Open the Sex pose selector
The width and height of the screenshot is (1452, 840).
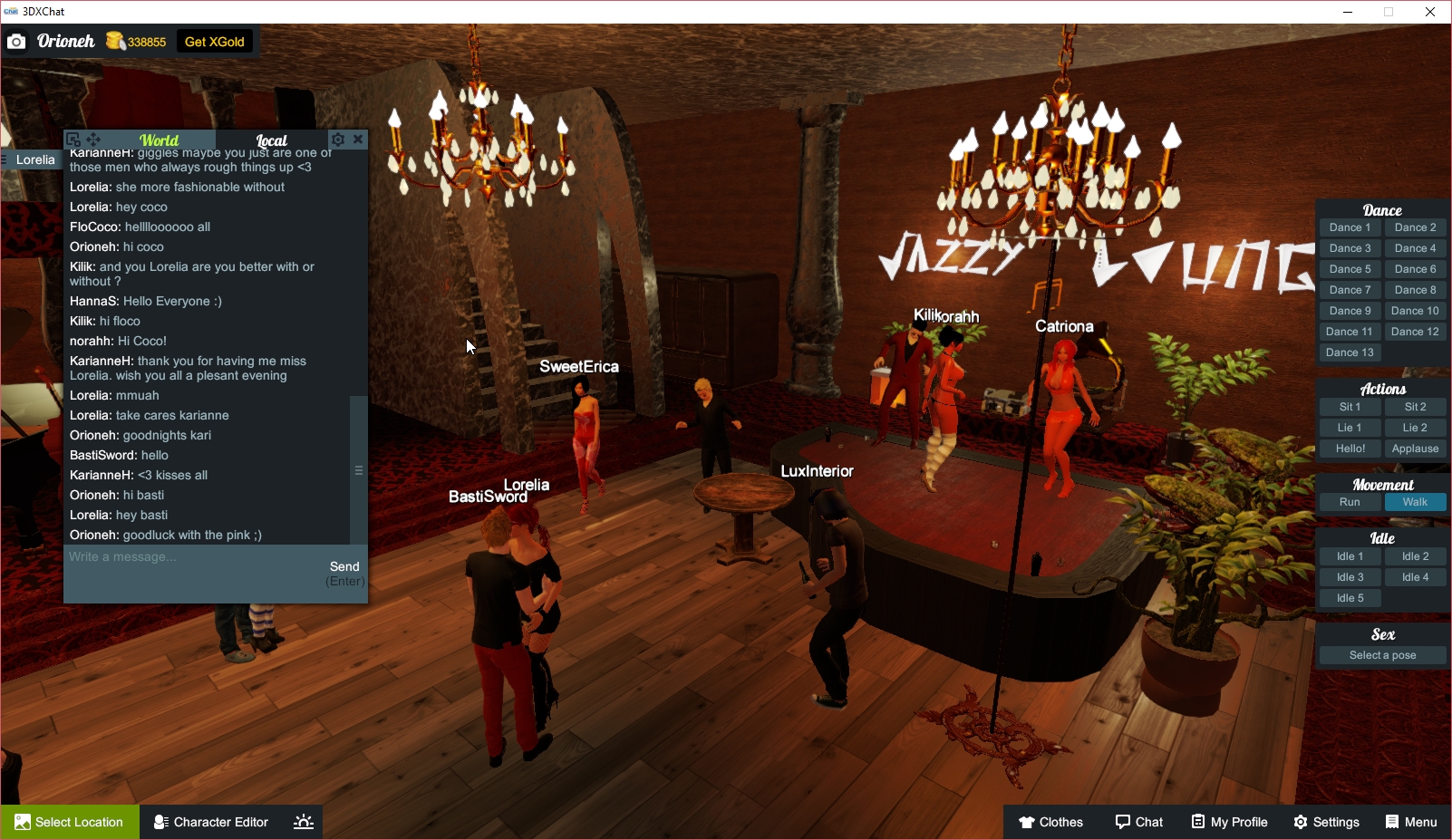[x=1382, y=654]
